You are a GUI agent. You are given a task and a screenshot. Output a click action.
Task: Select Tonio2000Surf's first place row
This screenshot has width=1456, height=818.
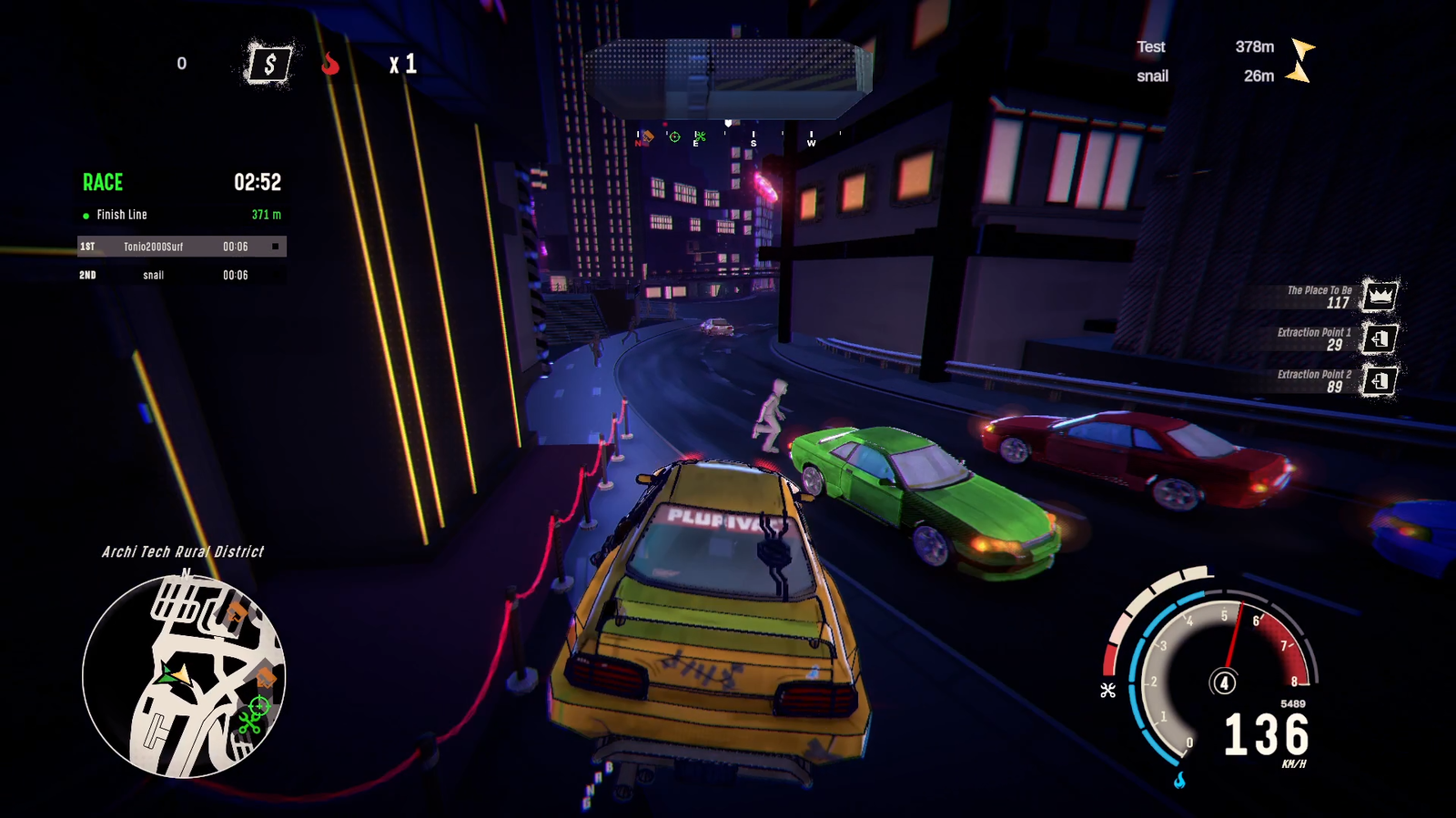point(181,247)
